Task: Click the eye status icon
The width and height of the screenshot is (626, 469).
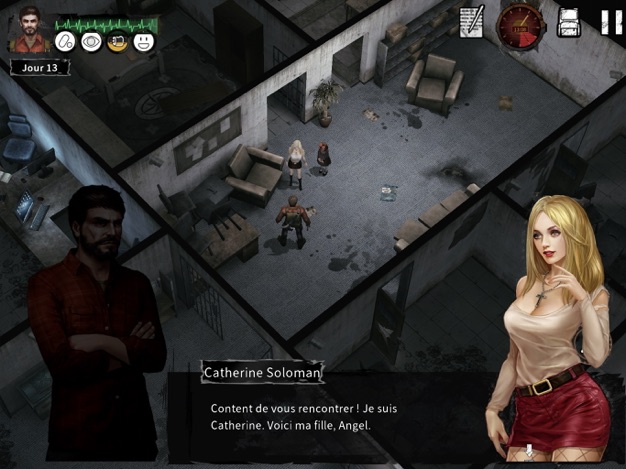Action: (x=91, y=42)
